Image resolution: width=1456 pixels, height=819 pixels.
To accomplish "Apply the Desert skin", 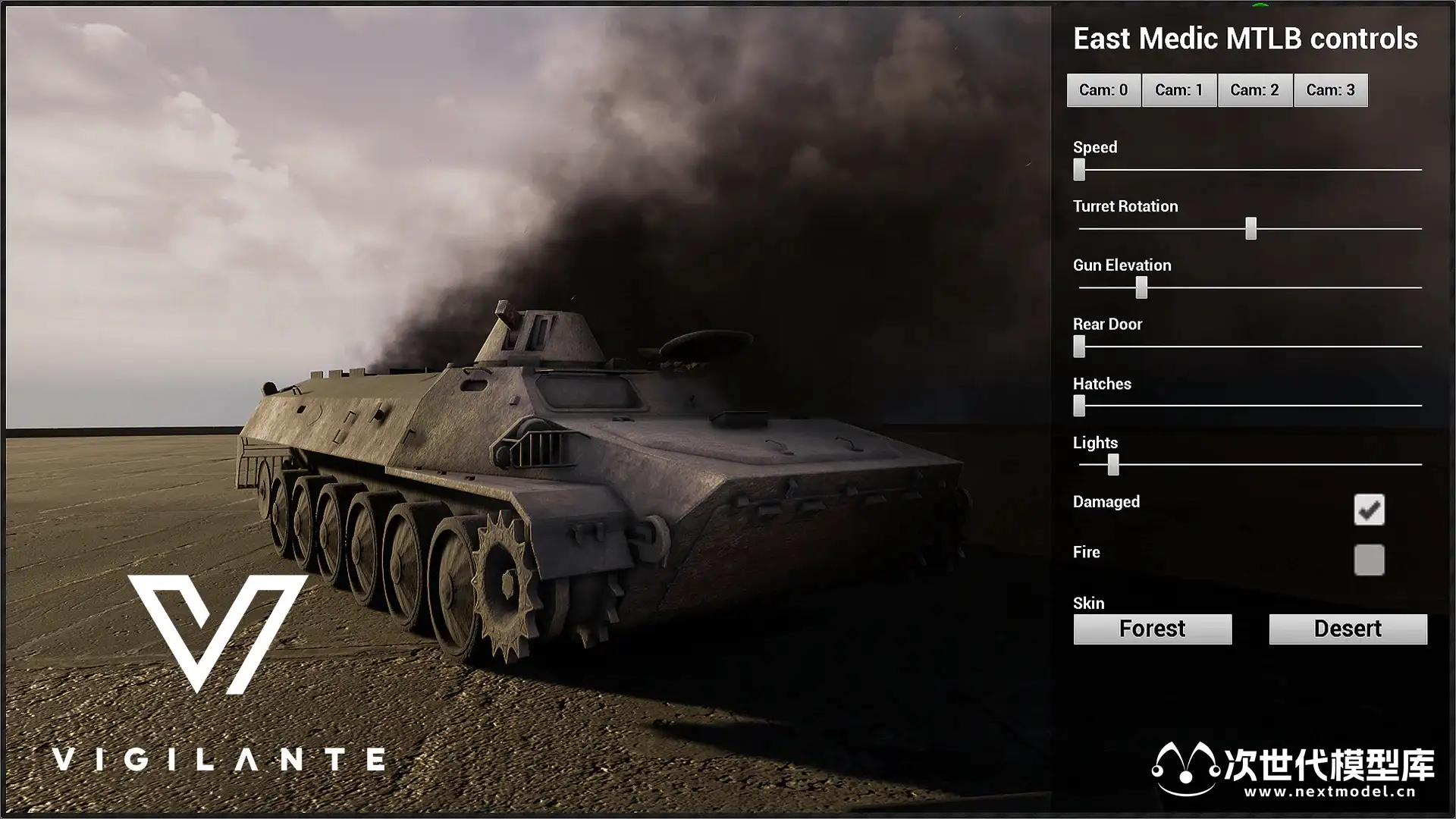I will pos(1348,629).
